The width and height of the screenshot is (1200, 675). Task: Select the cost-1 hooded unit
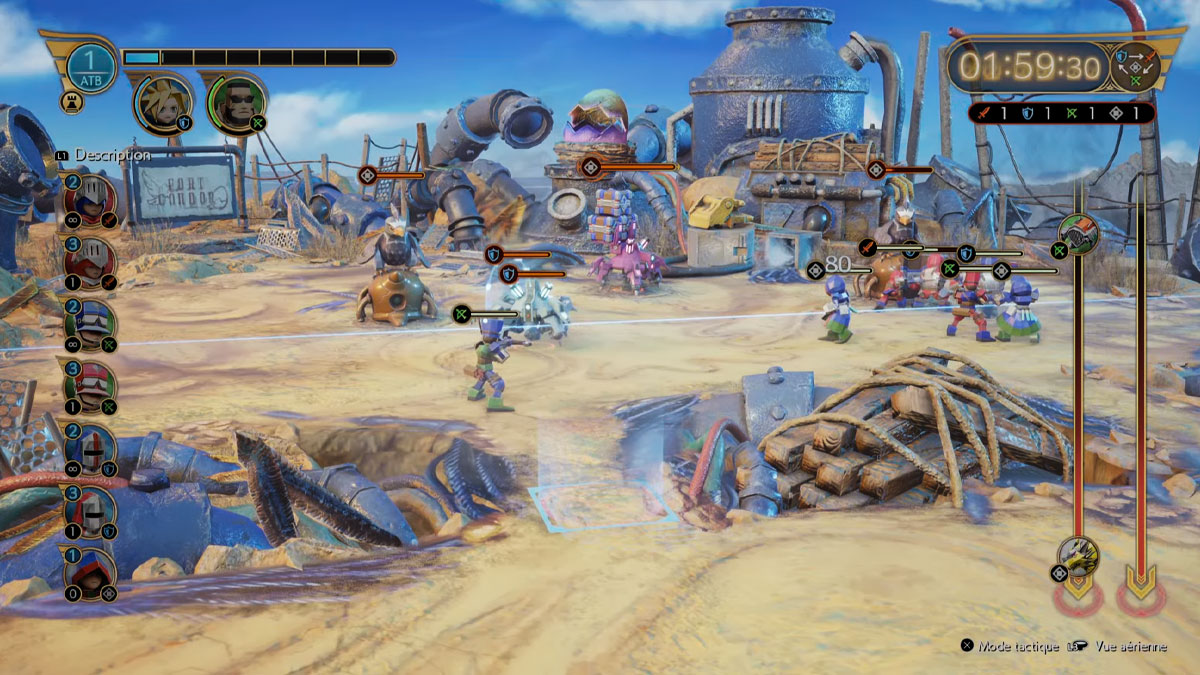pyautogui.click(x=90, y=574)
